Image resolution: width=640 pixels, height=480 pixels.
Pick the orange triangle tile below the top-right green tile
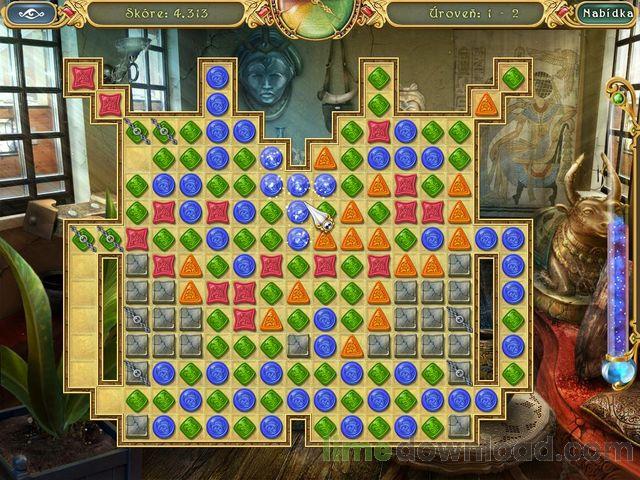click(486, 104)
